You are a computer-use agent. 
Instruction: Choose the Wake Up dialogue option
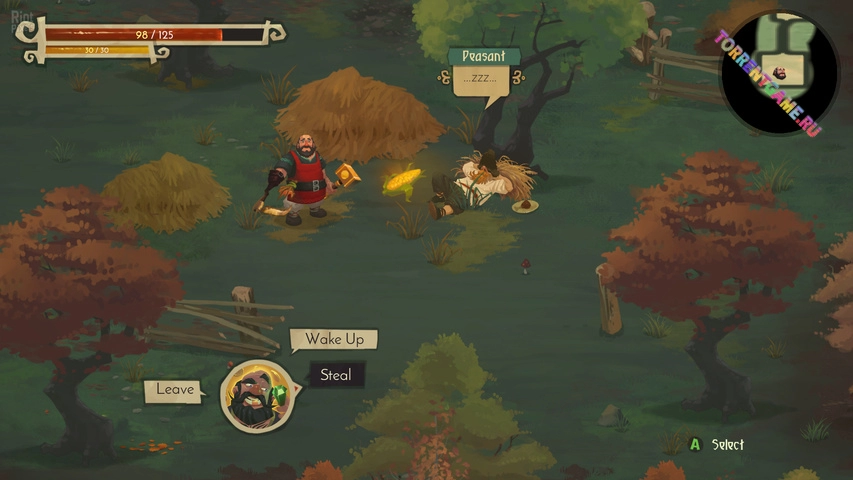(335, 339)
